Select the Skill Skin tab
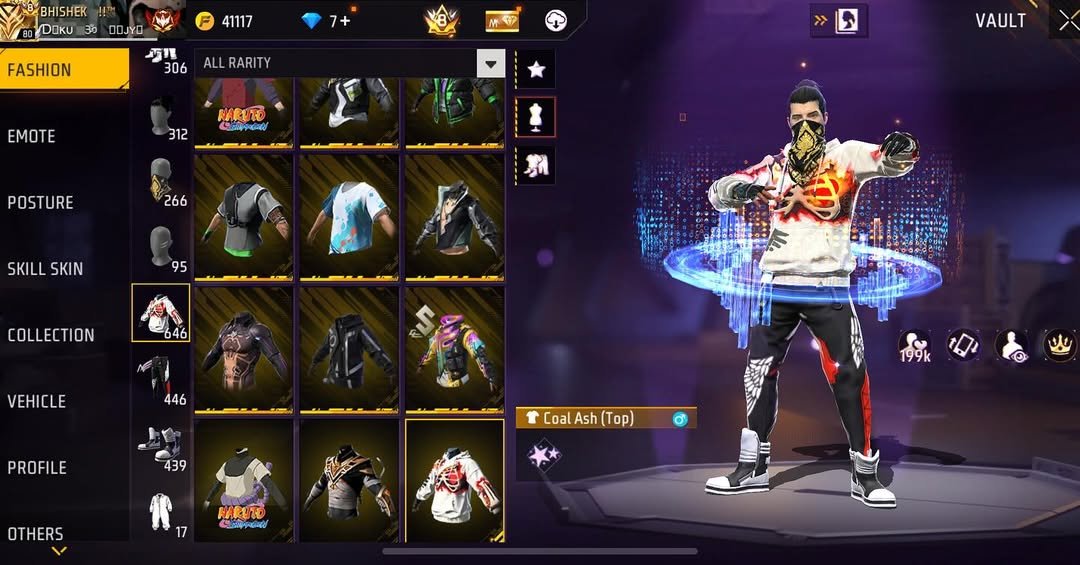The image size is (1080, 565). tap(45, 268)
